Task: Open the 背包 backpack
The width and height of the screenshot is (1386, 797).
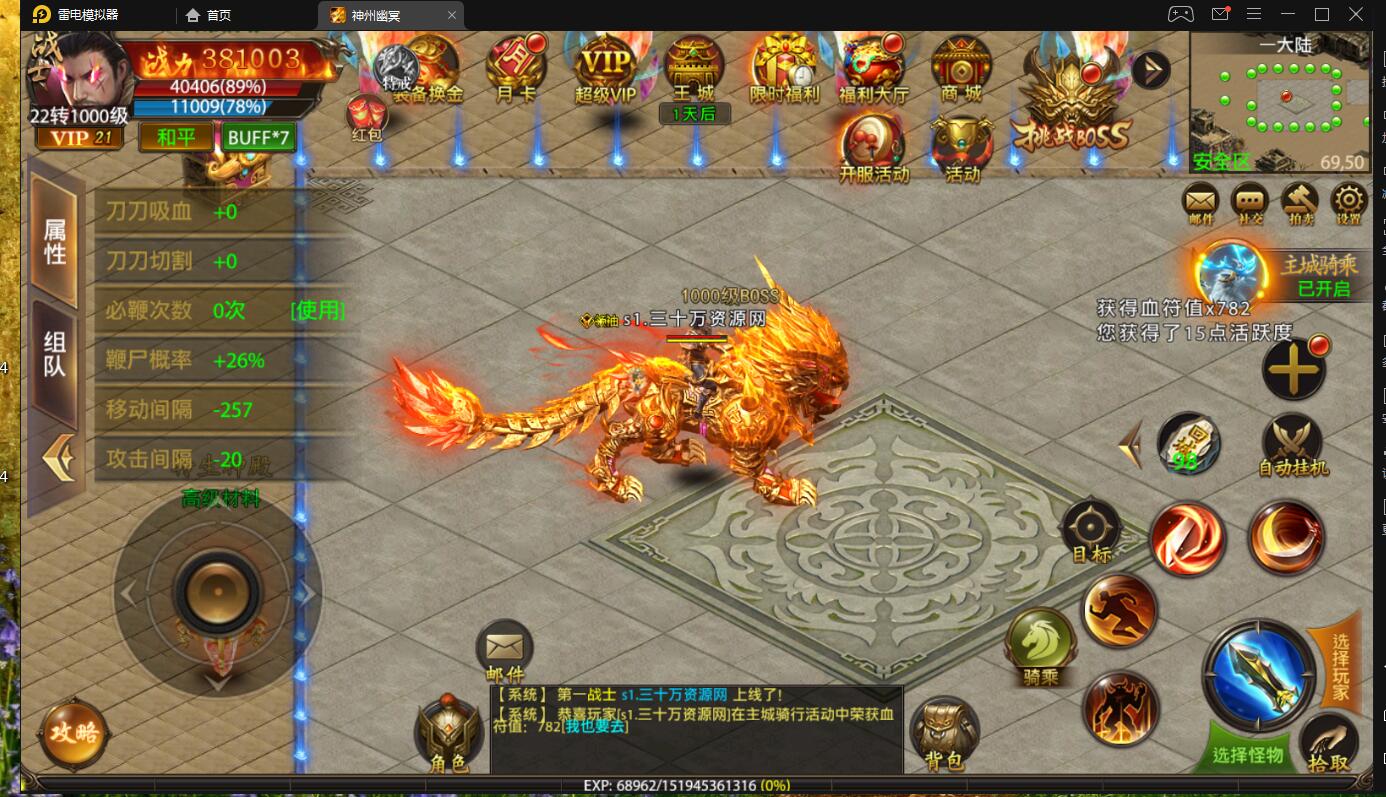Action: 944,734
